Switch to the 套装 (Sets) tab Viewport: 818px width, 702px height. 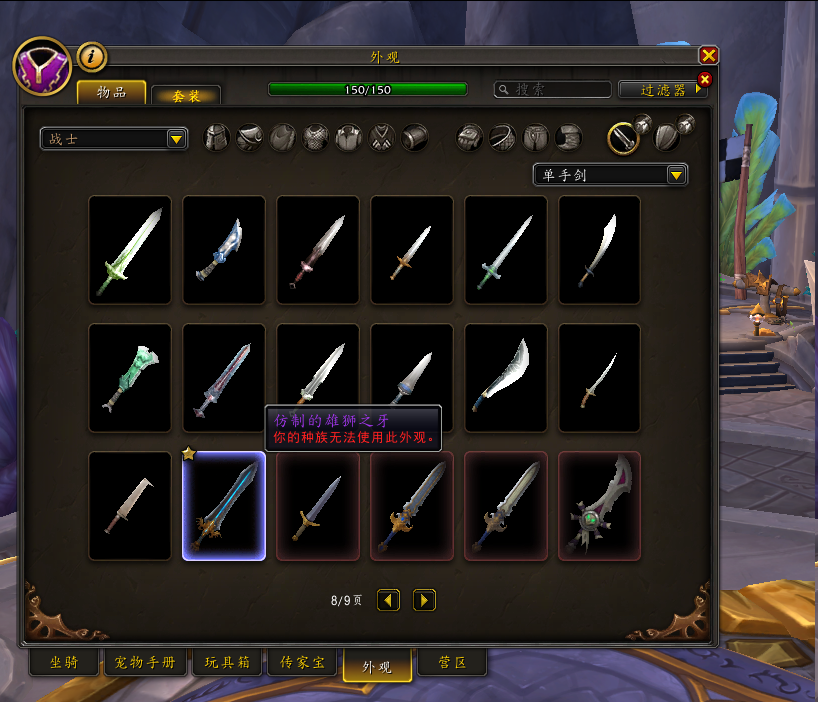tap(185, 95)
